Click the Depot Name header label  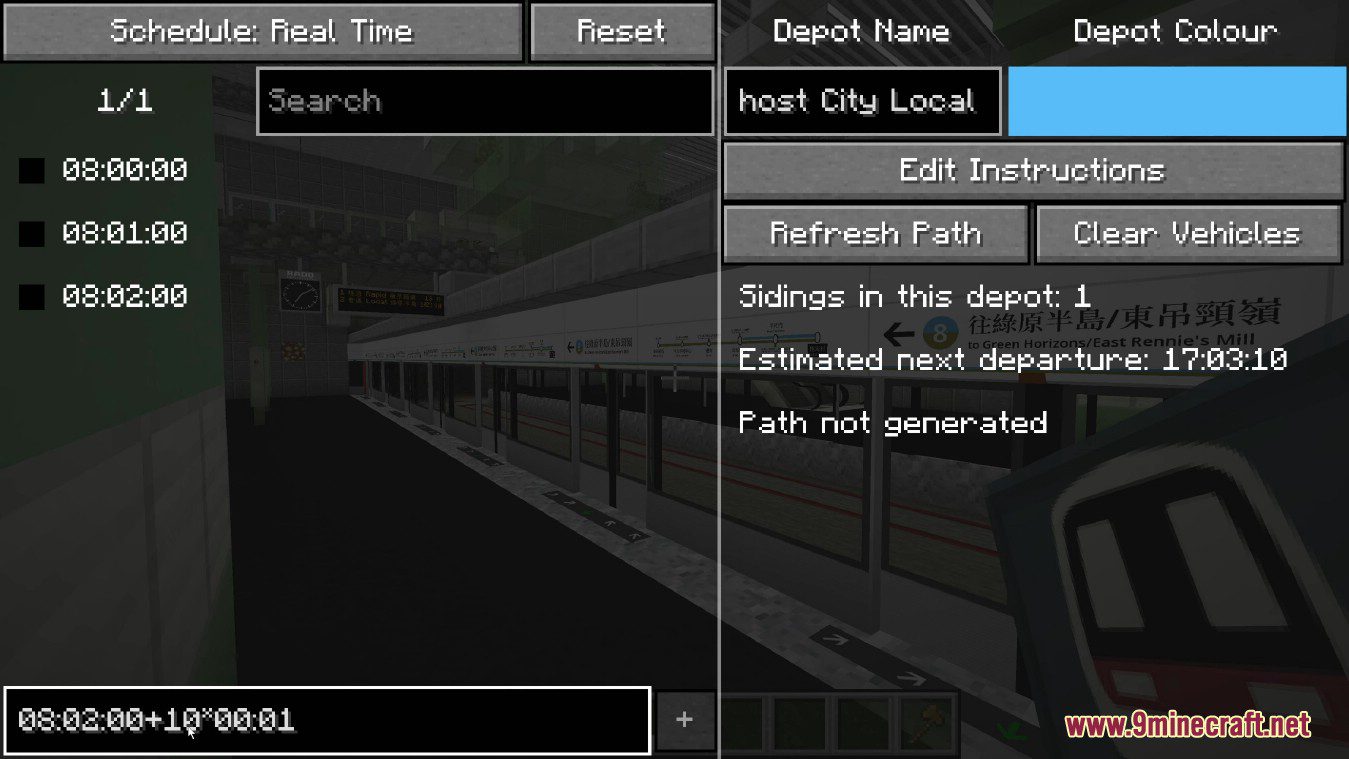click(x=862, y=31)
